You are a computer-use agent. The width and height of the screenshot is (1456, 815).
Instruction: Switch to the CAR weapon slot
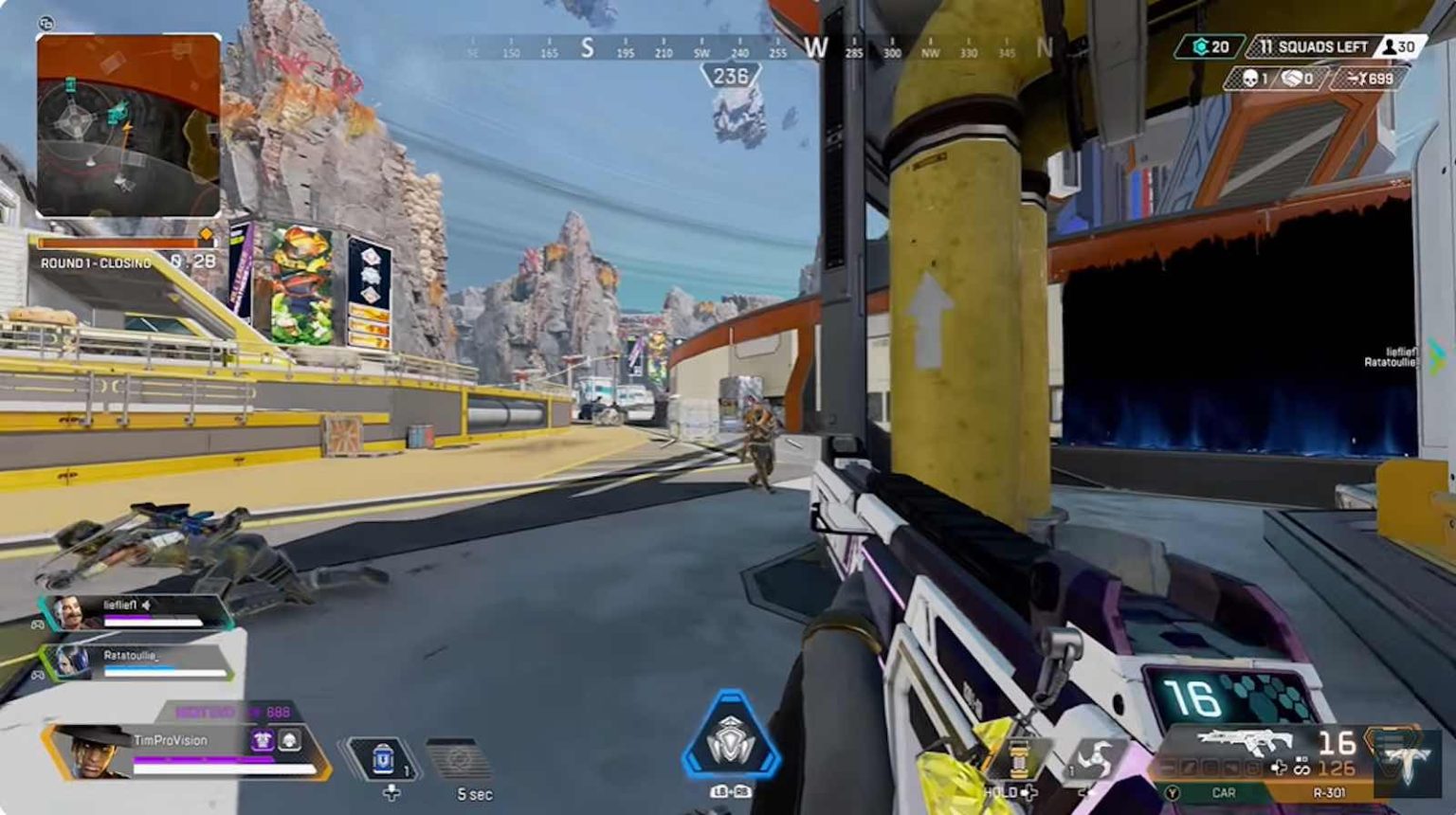(x=1223, y=792)
